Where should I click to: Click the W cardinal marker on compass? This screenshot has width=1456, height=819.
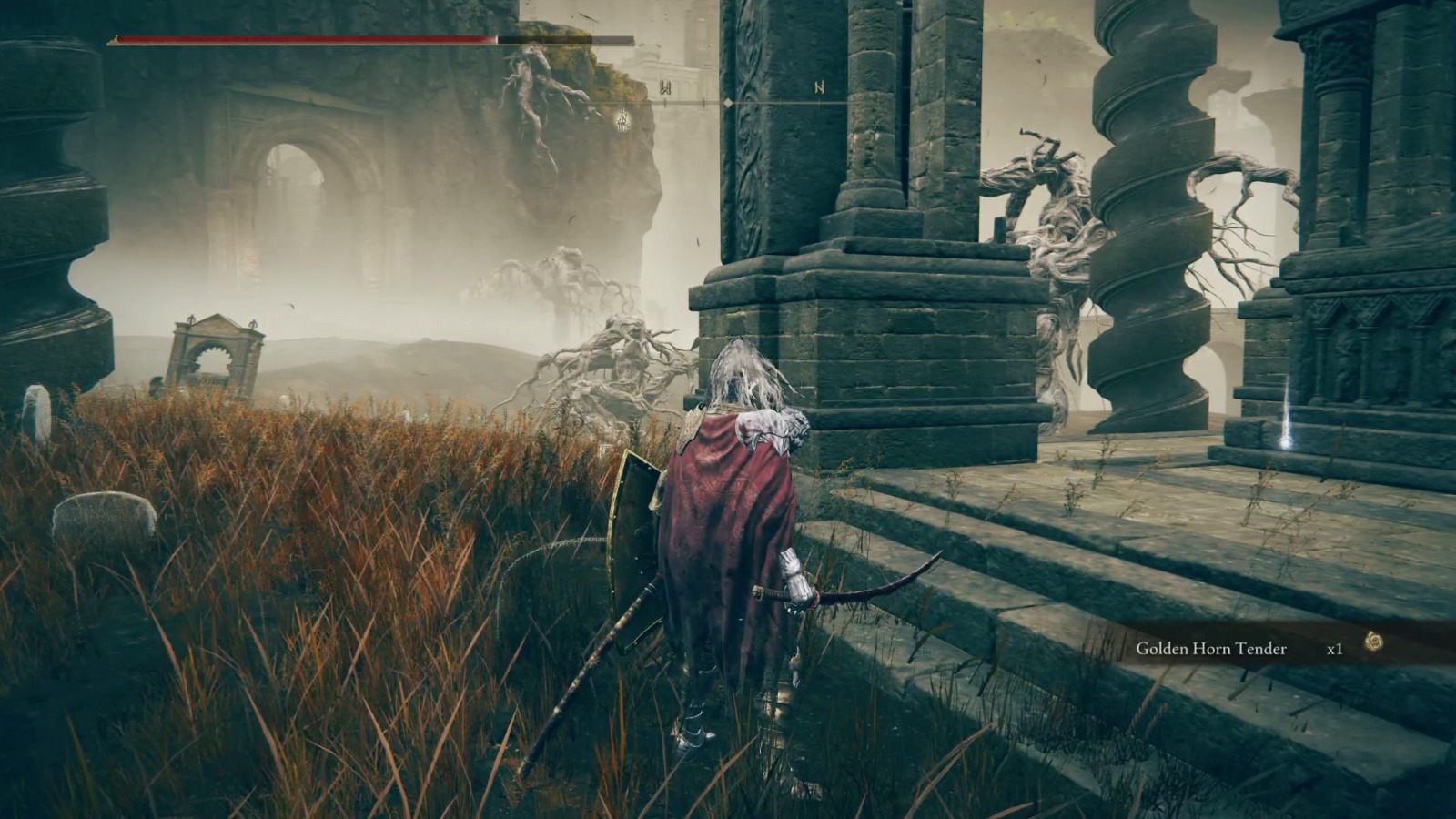pos(665,87)
